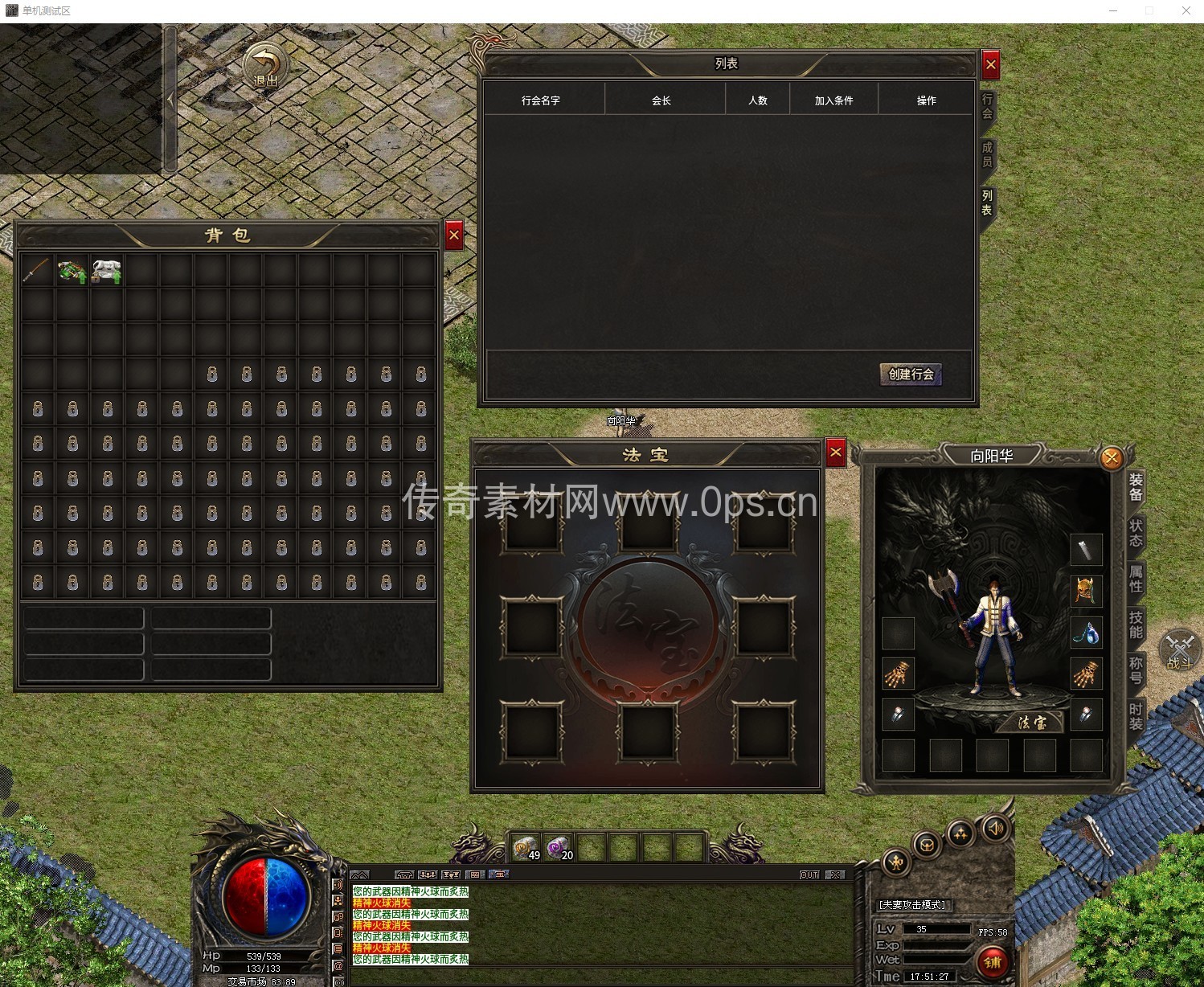Toggle the 战斗 combat mode button
The width and height of the screenshot is (1204, 987).
1179,651
